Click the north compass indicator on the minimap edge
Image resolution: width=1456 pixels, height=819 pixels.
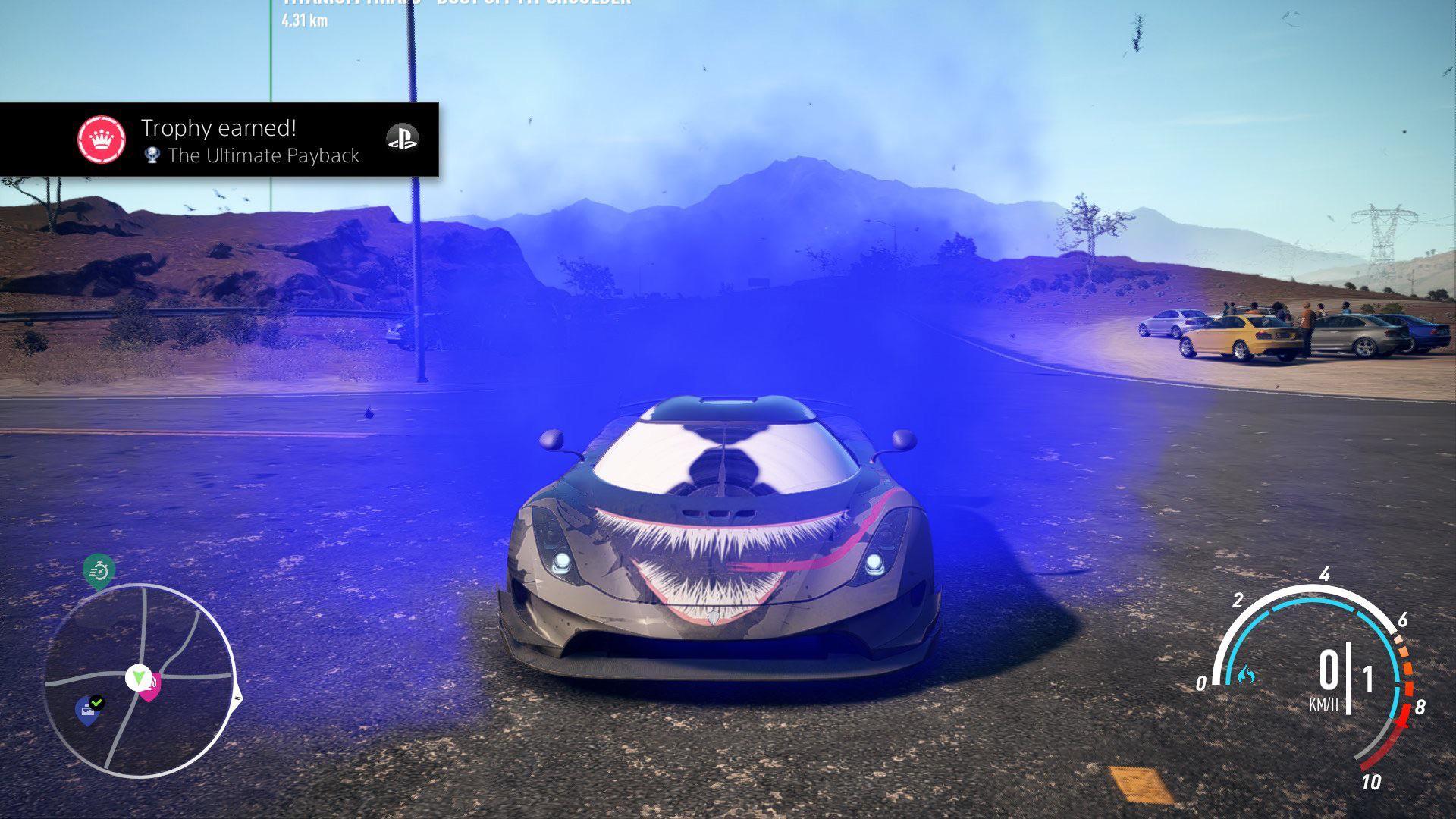(x=238, y=698)
